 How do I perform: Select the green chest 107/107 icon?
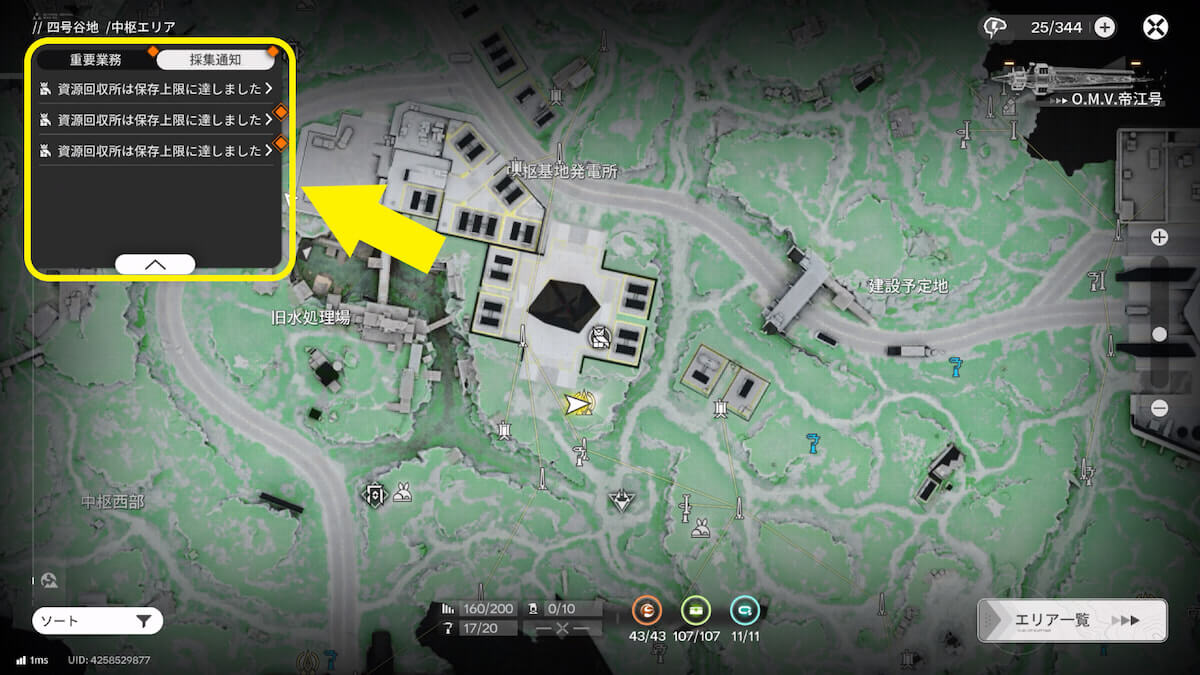(x=695, y=609)
